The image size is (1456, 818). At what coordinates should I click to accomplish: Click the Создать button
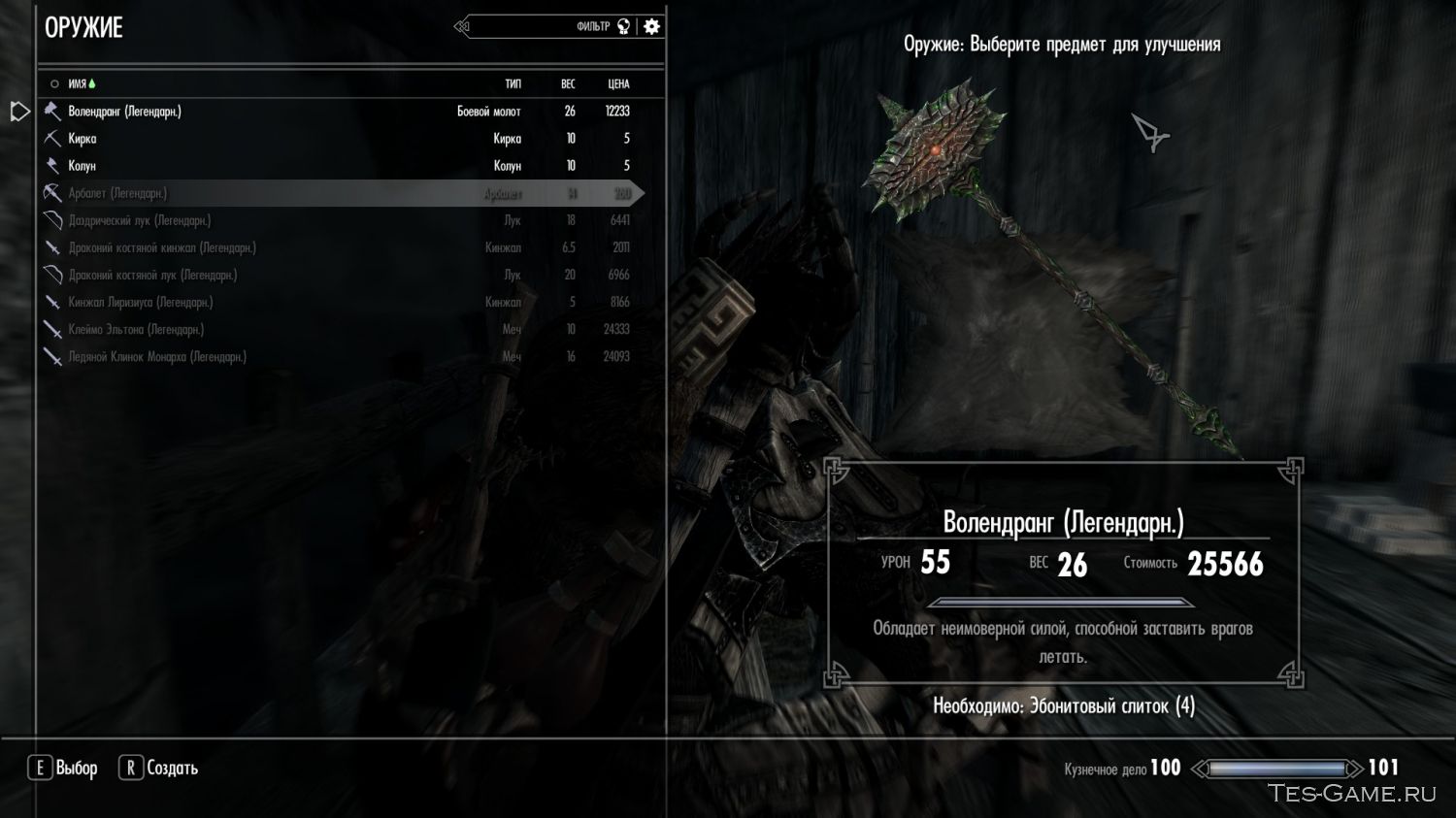click(x=159, y=768)
